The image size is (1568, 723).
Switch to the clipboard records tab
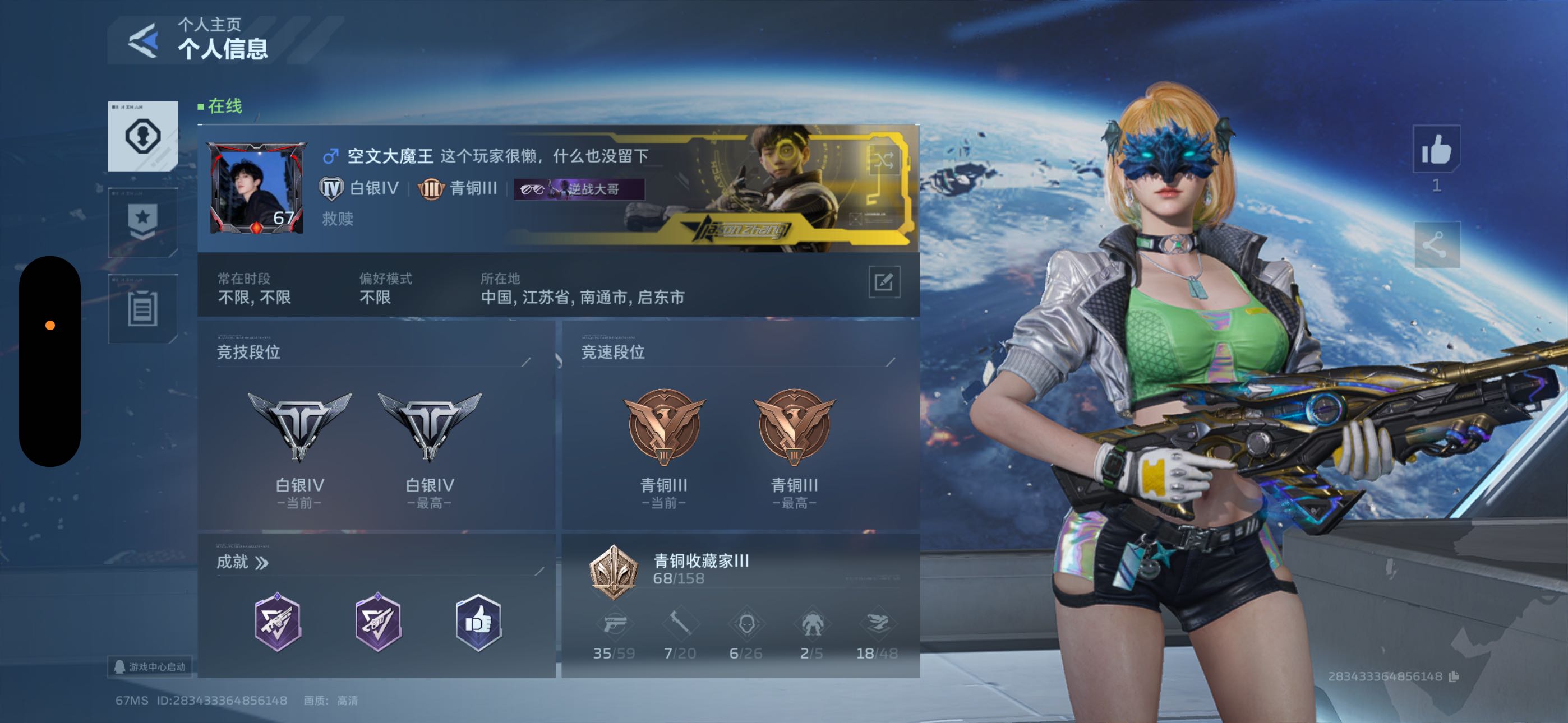pyautogui.click(x=142, y=309)
